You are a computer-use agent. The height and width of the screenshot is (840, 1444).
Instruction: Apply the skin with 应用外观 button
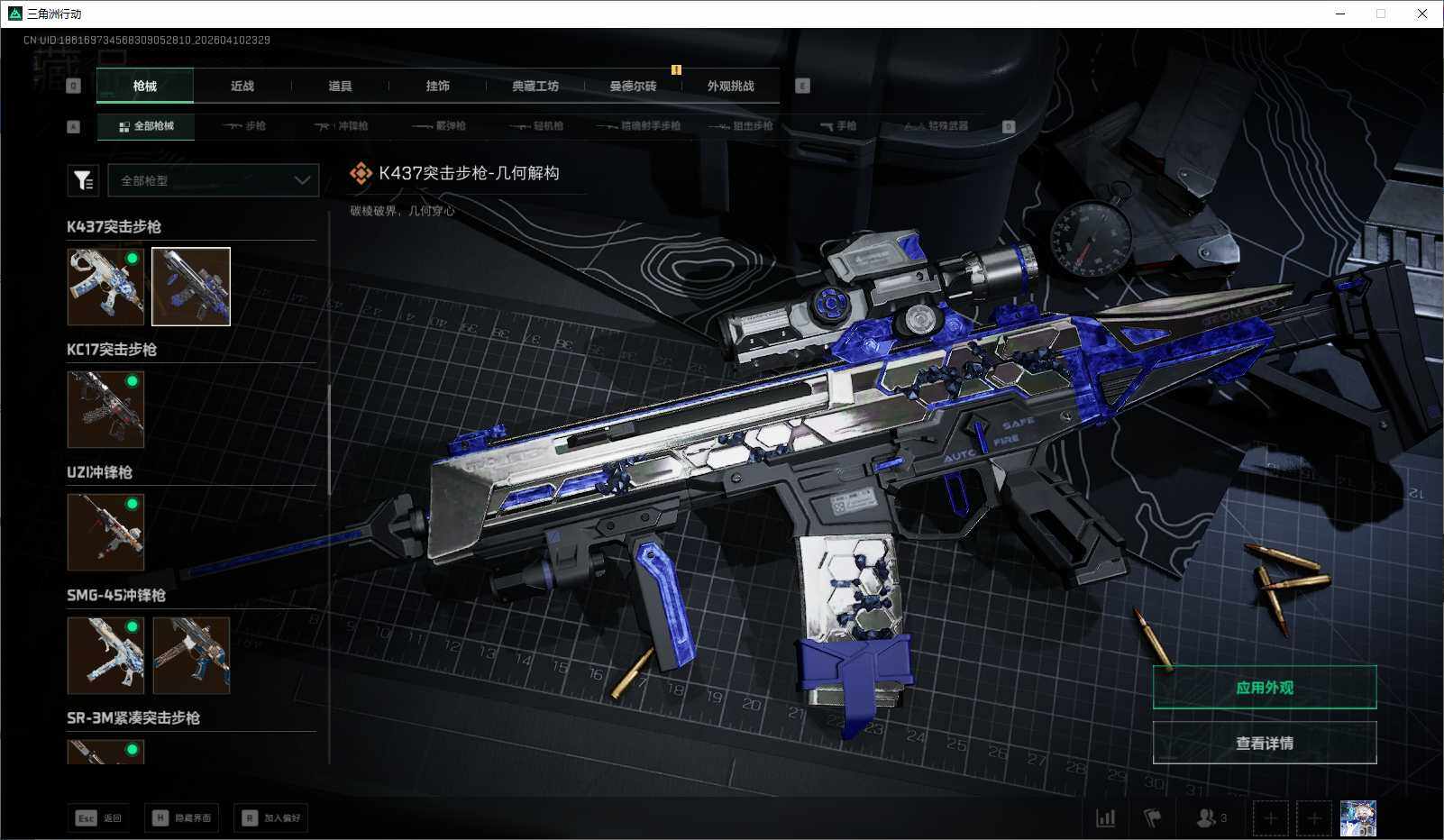point(1264,688)
